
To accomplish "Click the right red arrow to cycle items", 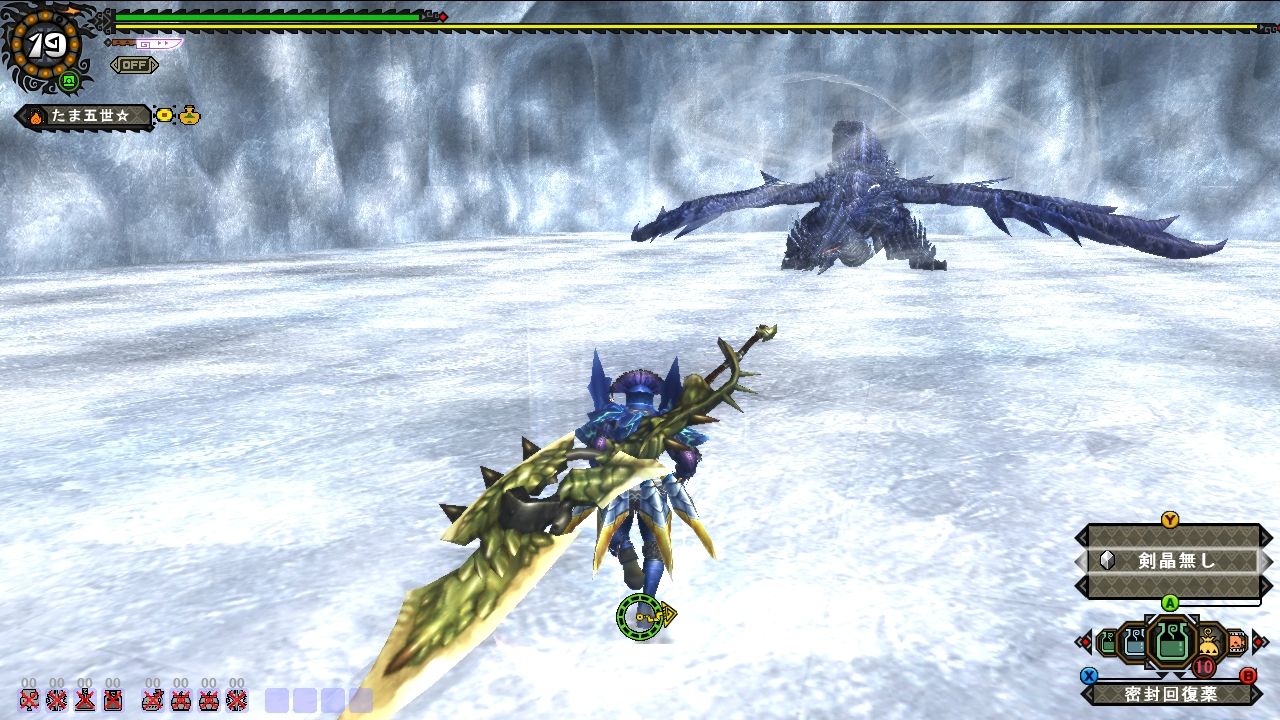I will point(1260,640).
